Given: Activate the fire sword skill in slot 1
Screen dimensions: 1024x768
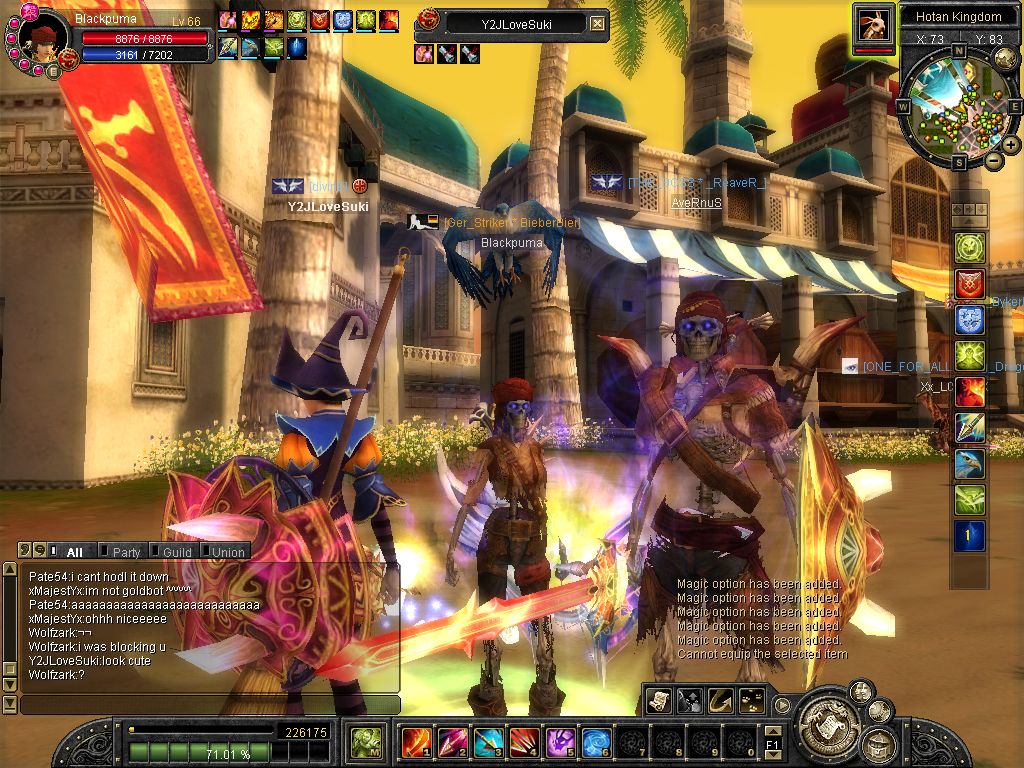Looking at the screenshot, I should (x=416, y=742).
